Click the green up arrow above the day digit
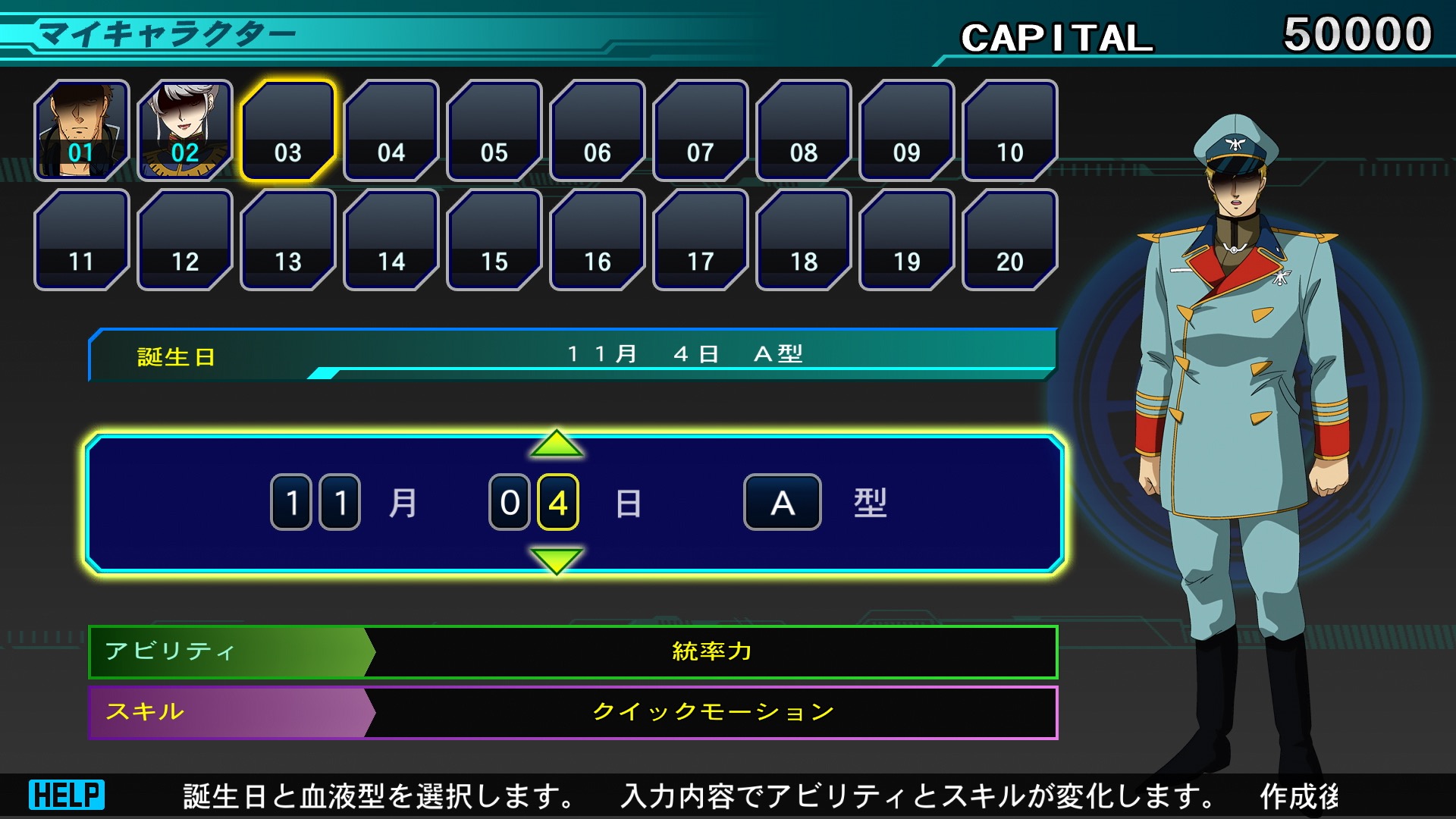The width and height of the screenshot is (1456, 819). click(x=557, y=444)
